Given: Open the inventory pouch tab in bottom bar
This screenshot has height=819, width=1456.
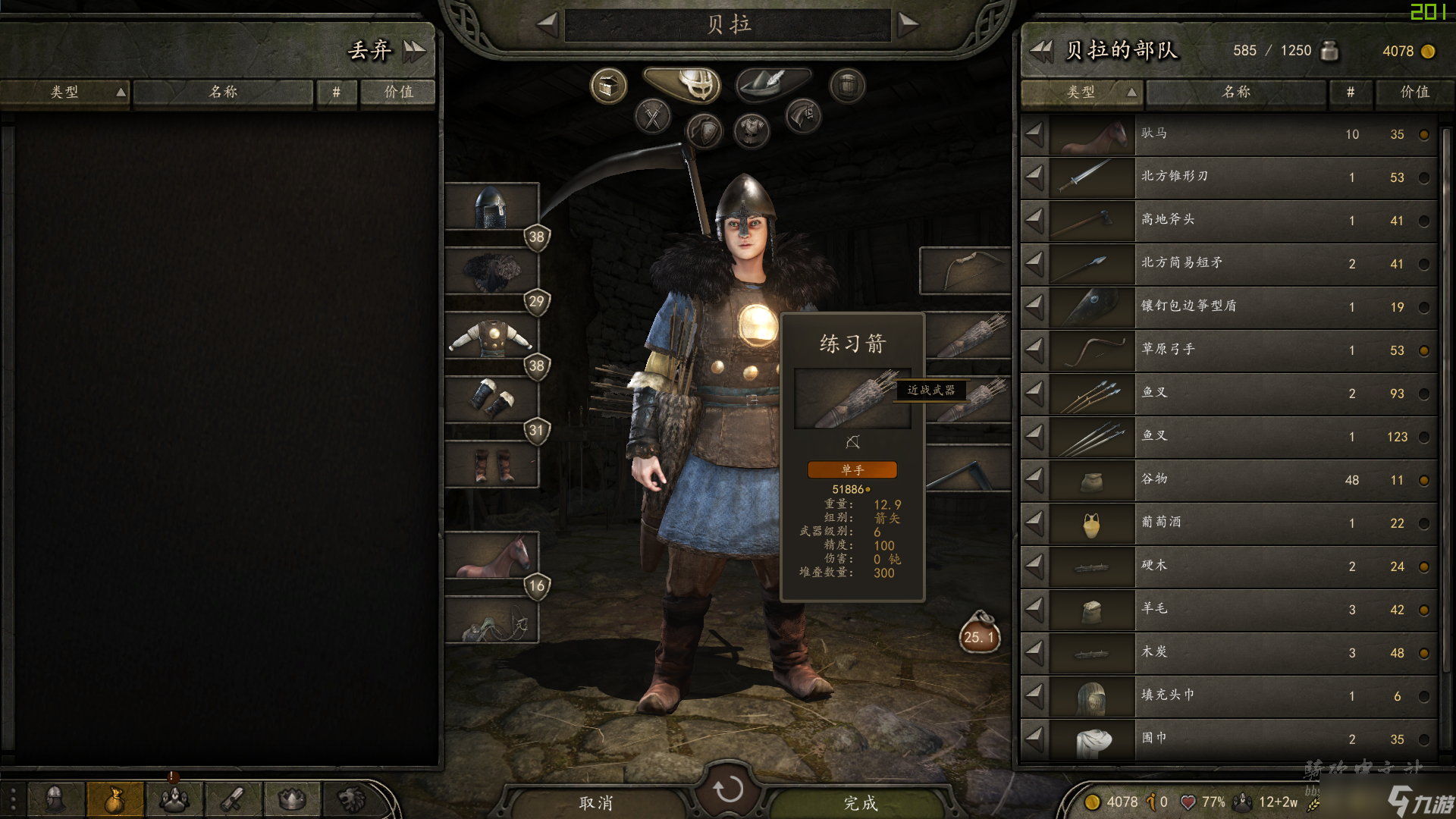Looking at the screenshot, I should coord(115,799).
